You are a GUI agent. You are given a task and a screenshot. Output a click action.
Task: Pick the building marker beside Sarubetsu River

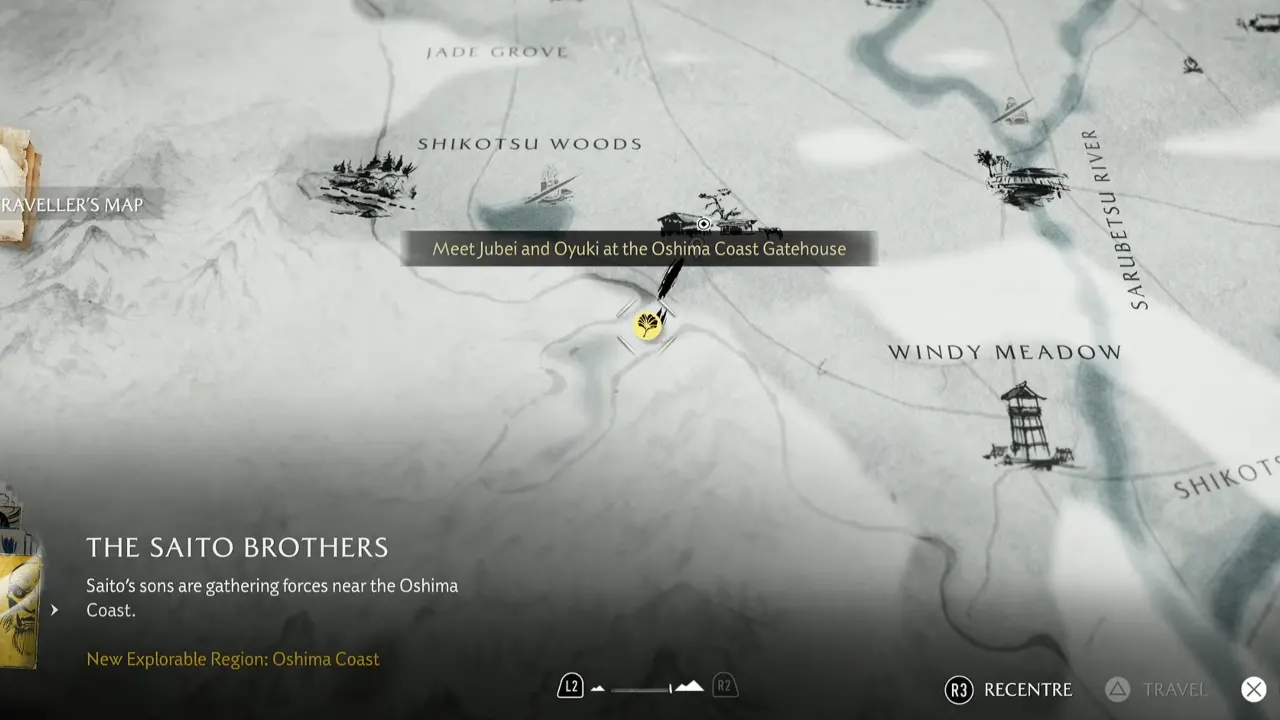tap(1019, 178)
